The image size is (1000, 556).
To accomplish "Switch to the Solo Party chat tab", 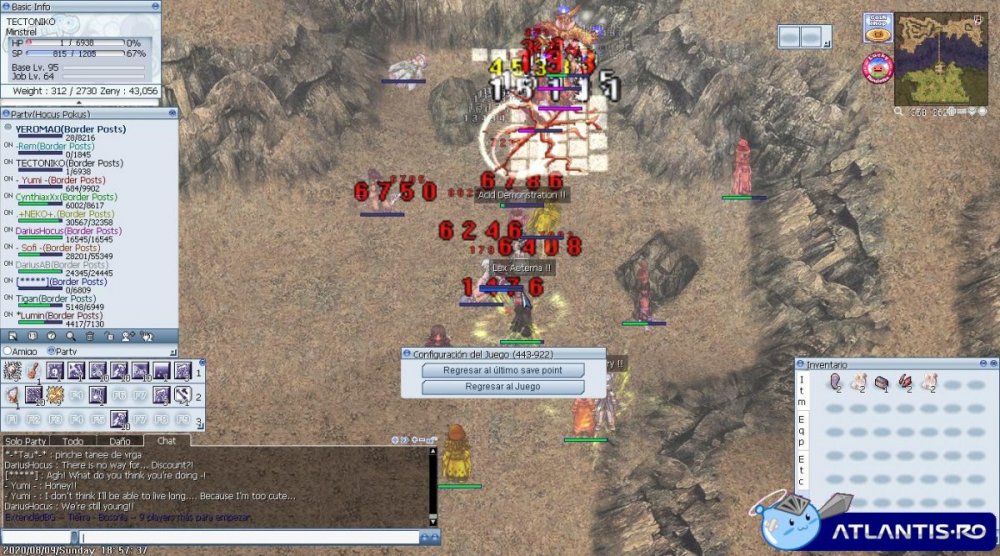I will click(25, 441).
